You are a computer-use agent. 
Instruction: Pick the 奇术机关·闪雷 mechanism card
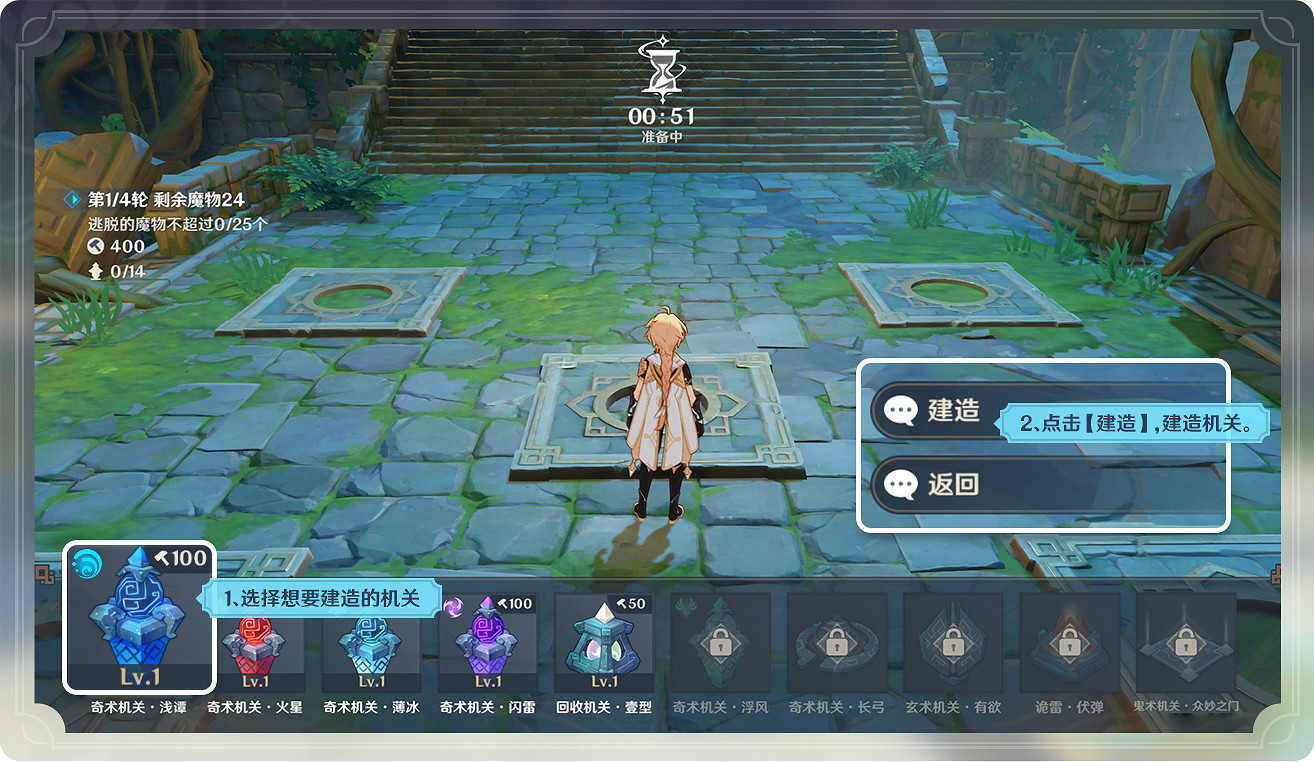pyautogui.click(x=487, y=645)
